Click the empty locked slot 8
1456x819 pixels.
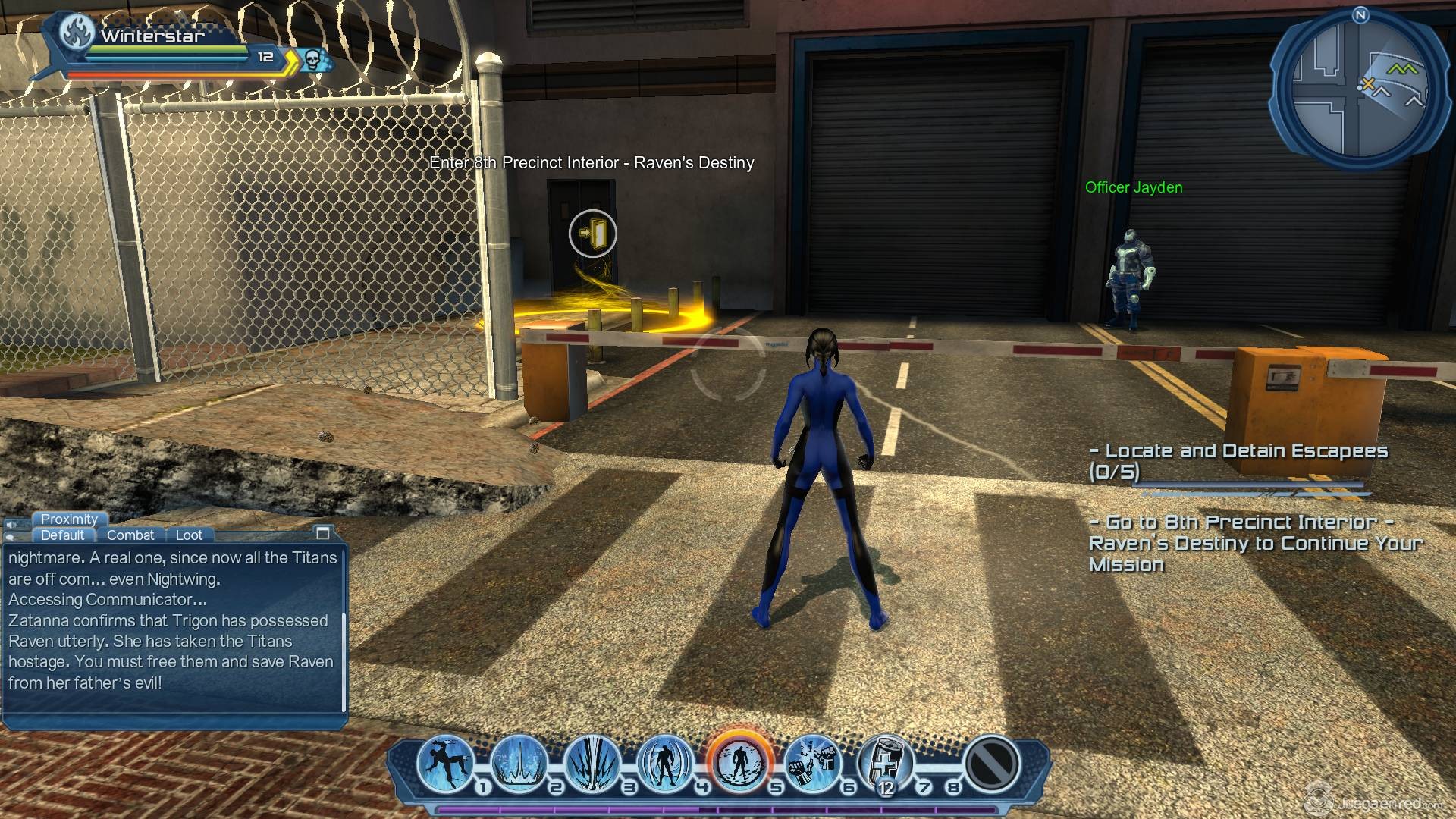[991, 763]
